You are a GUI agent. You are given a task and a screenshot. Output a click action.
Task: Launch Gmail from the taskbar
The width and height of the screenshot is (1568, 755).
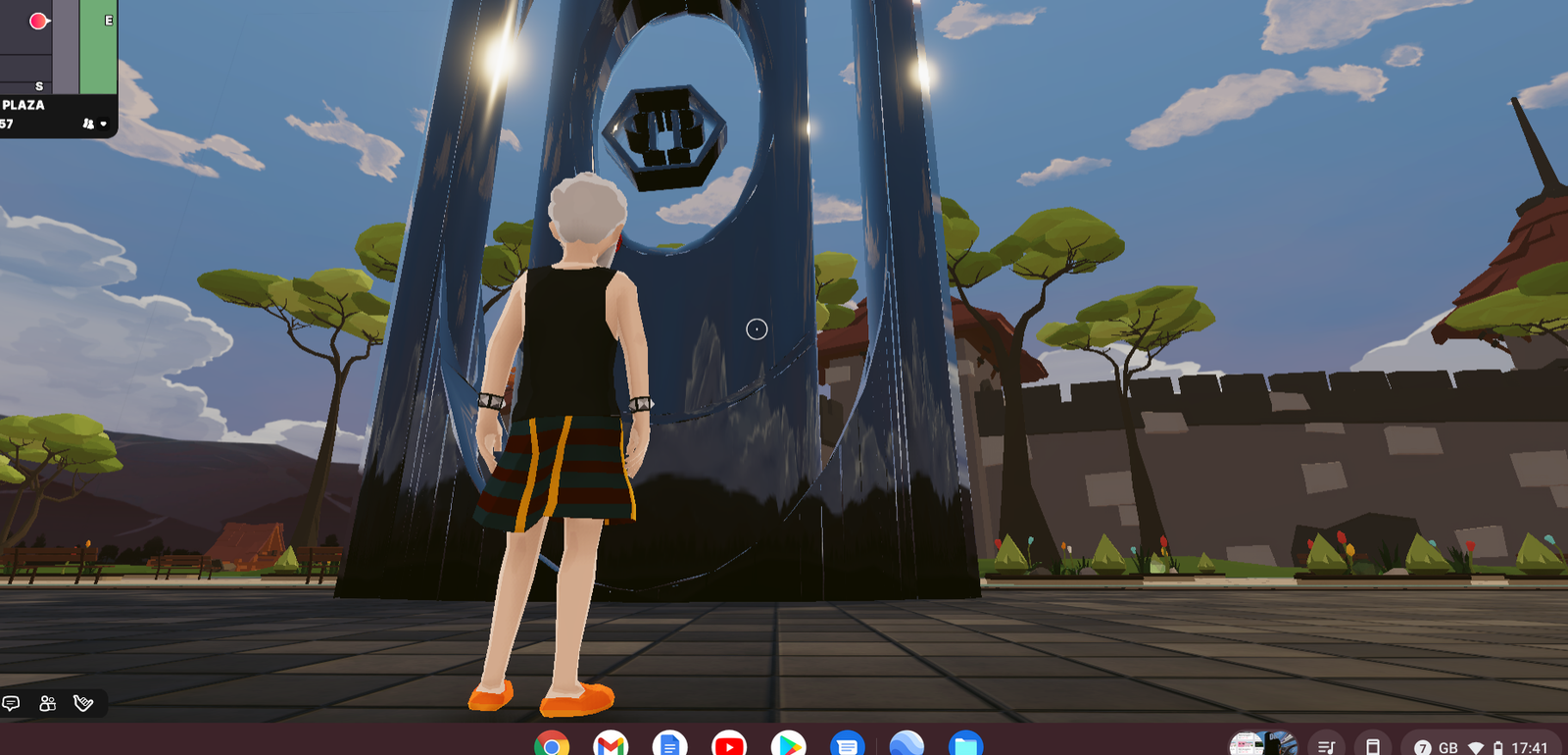coord(612,746)
